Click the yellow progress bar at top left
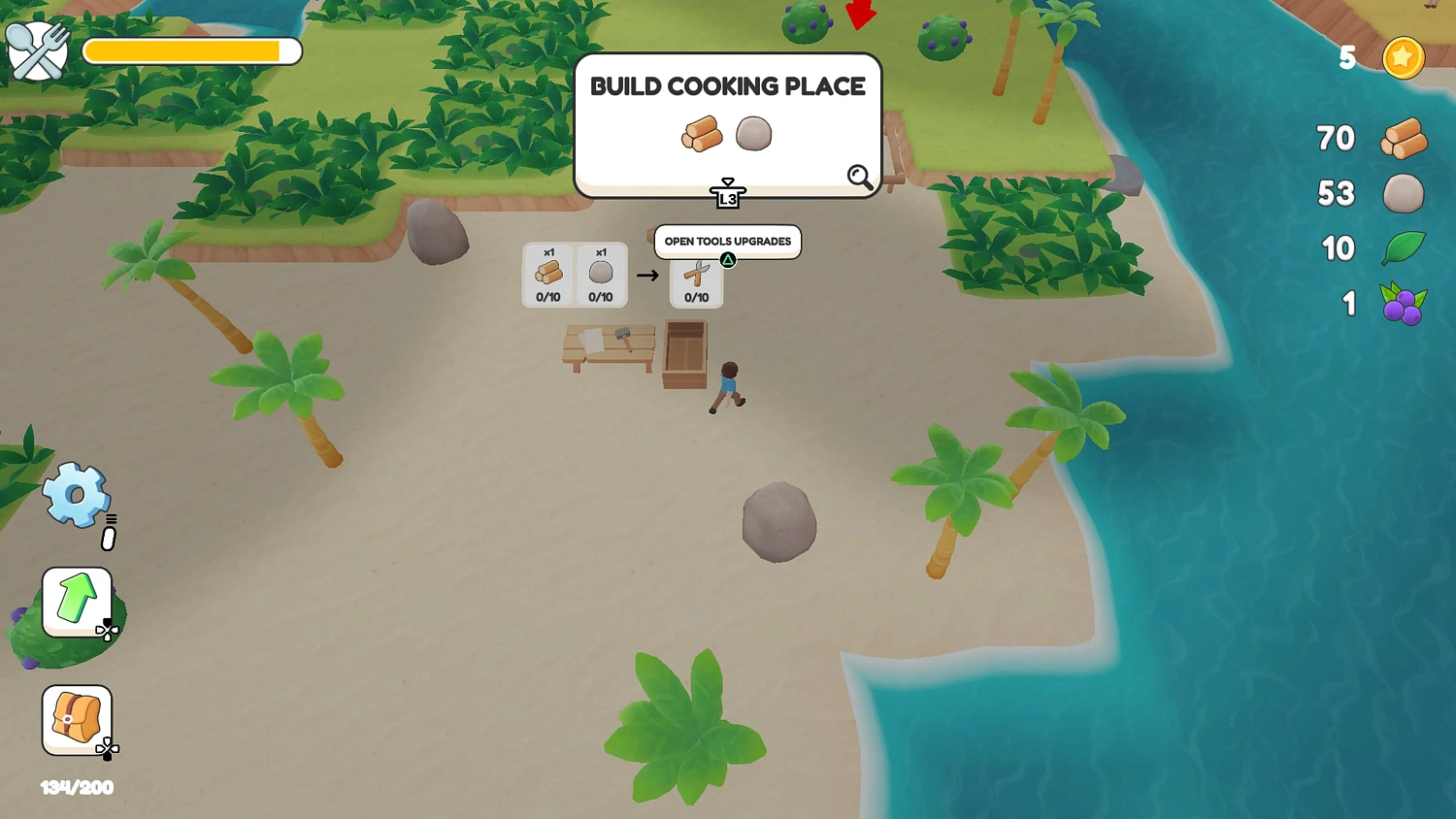The height and width of the screenshot is (819, 1456). click(191, 49)
